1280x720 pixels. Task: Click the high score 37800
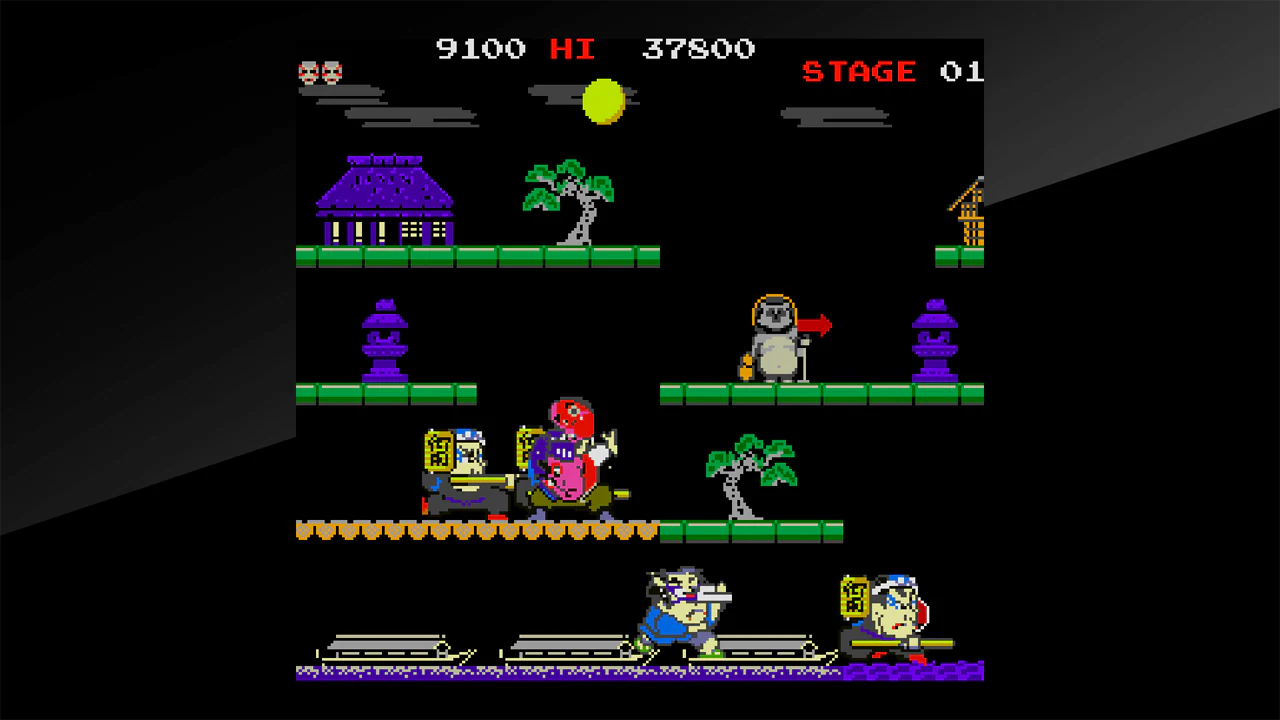(x=700, y=48)
